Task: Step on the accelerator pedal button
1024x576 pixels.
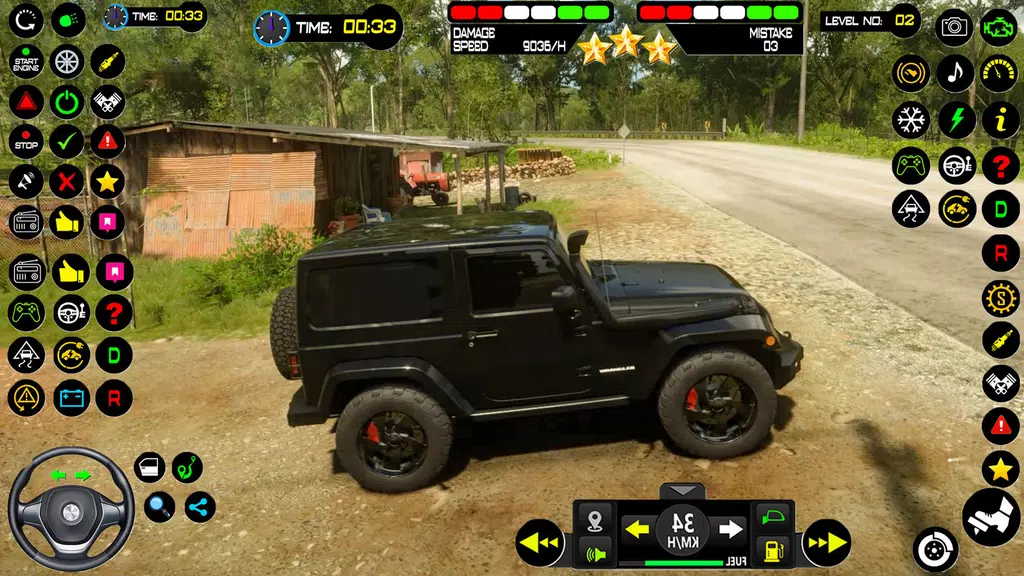Action: [990, 516]
